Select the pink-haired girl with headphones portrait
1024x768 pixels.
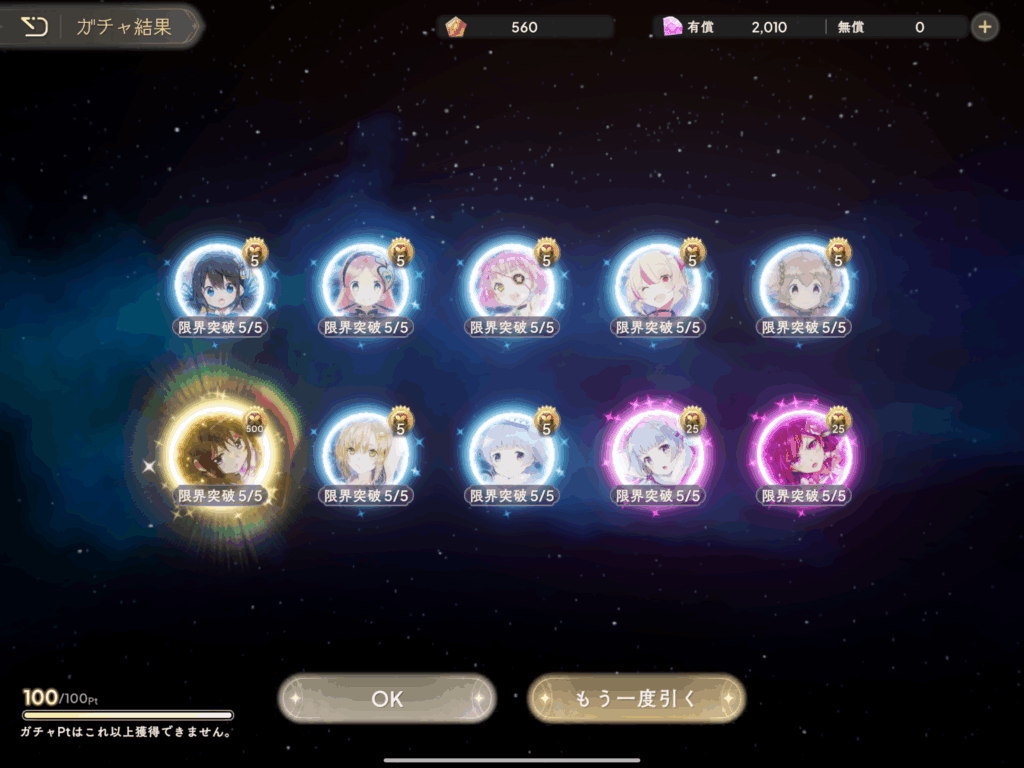pyautogui.click(x=365, y=284)
